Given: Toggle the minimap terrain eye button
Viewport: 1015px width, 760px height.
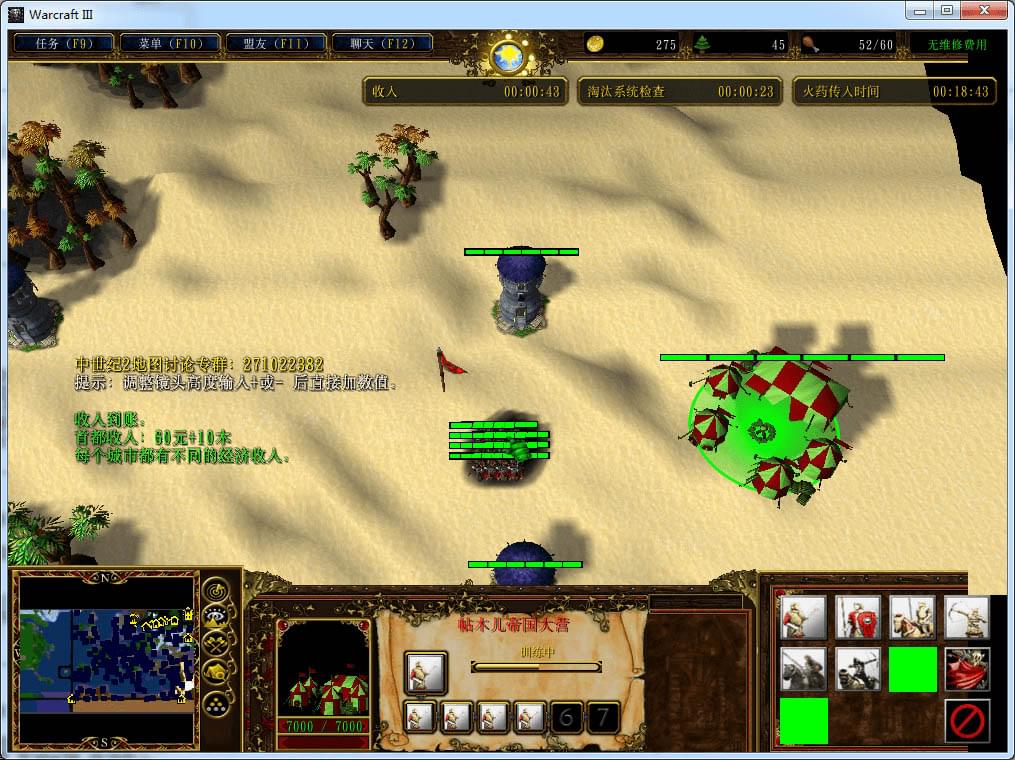Looking at the screenshot, I should pyautogui.click(x=217, y=617).
